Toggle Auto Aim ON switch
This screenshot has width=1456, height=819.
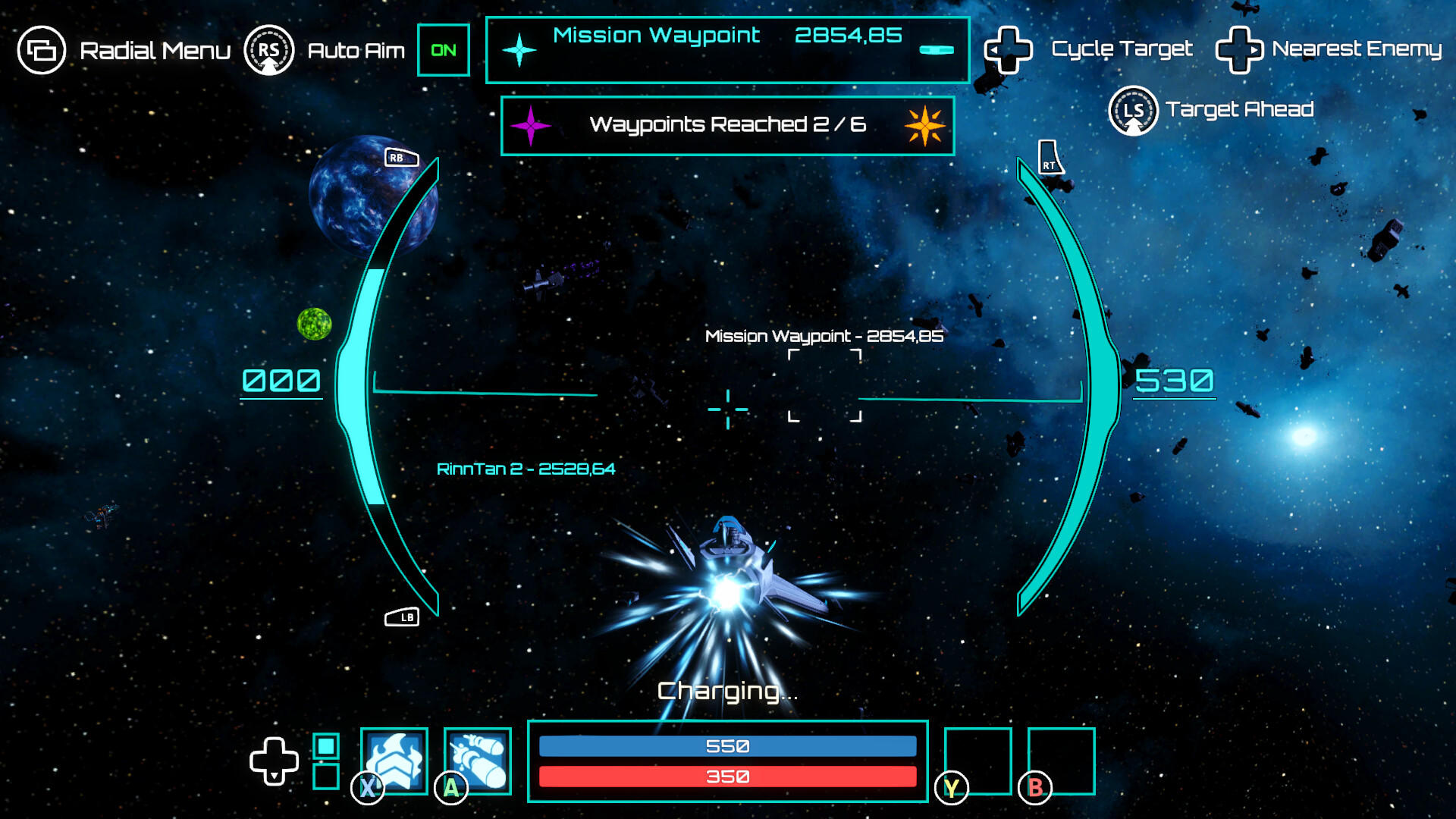(444, 50)
